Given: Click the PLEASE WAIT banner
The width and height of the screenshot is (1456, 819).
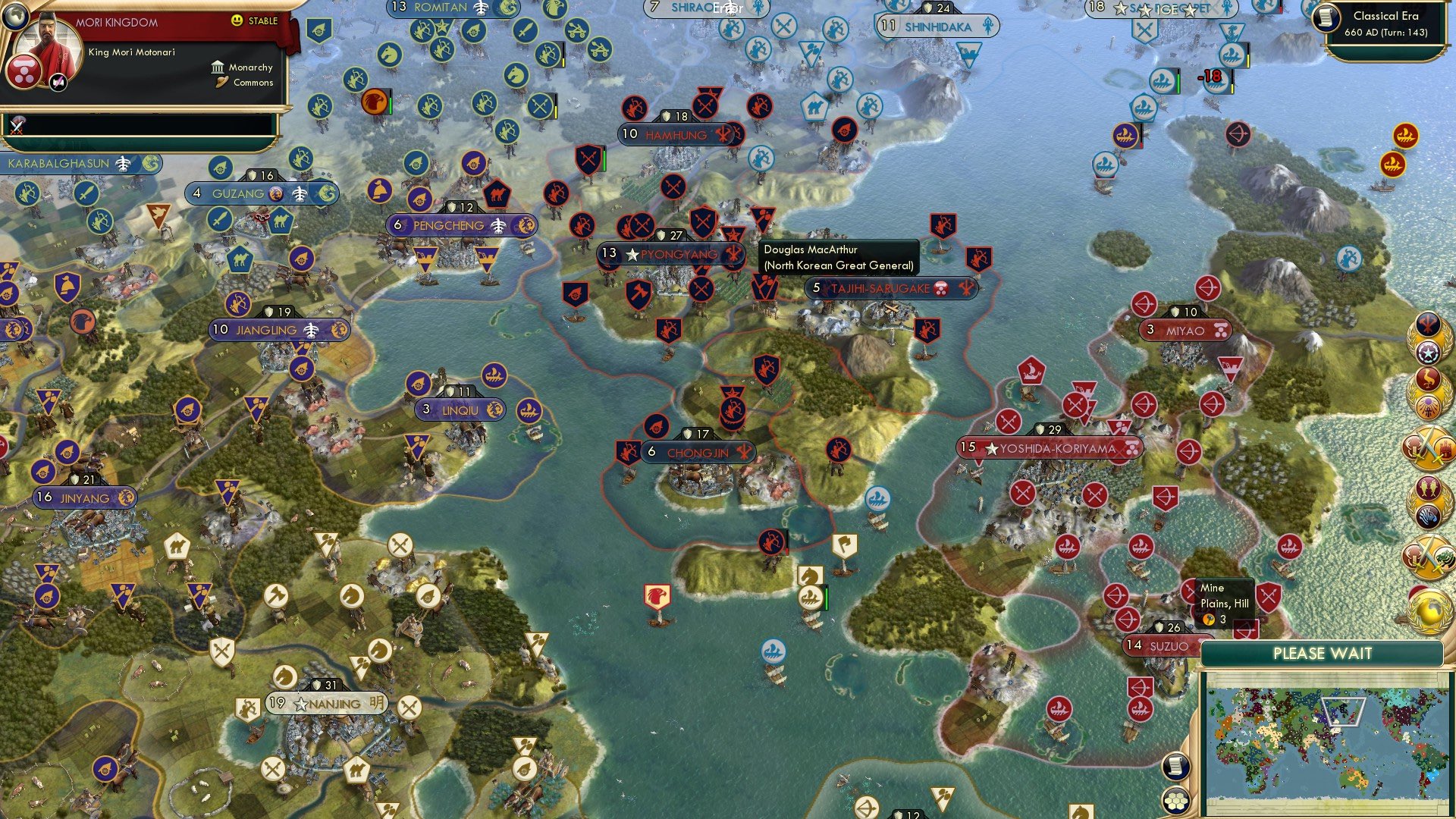Looking at the screenshot, I should 1323,653.
